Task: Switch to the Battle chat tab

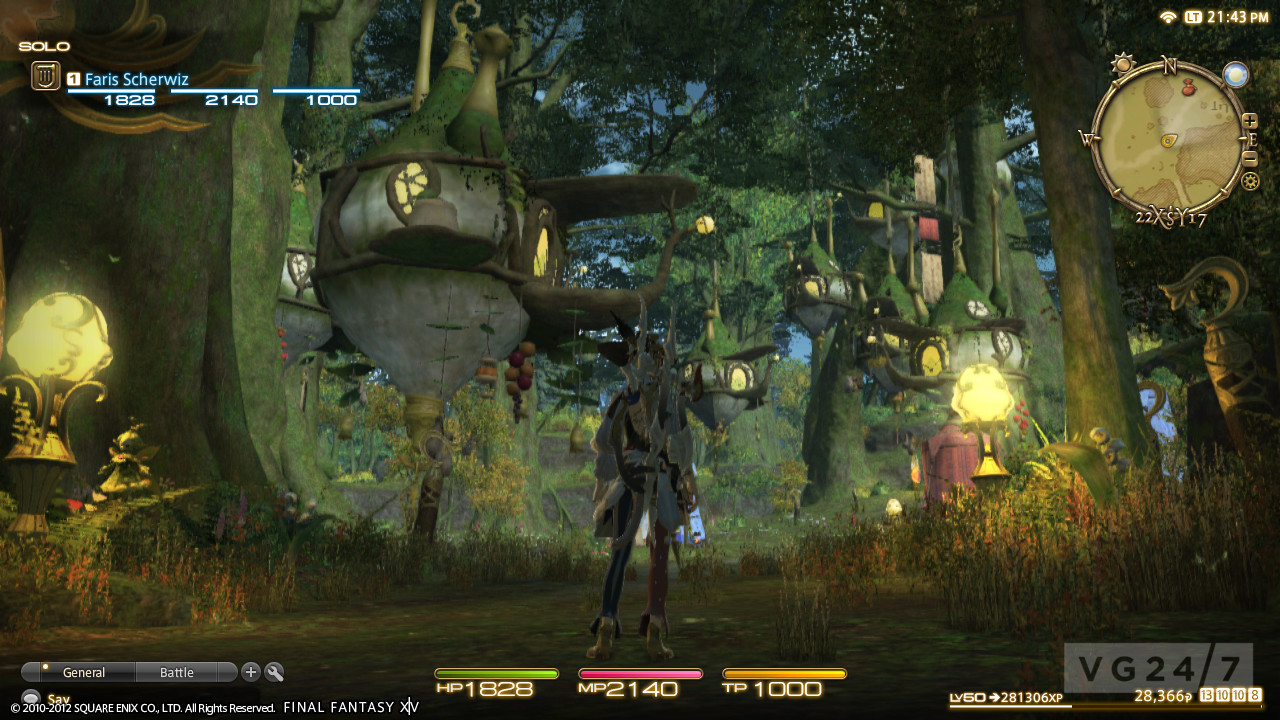Action: tap(177, 673)
